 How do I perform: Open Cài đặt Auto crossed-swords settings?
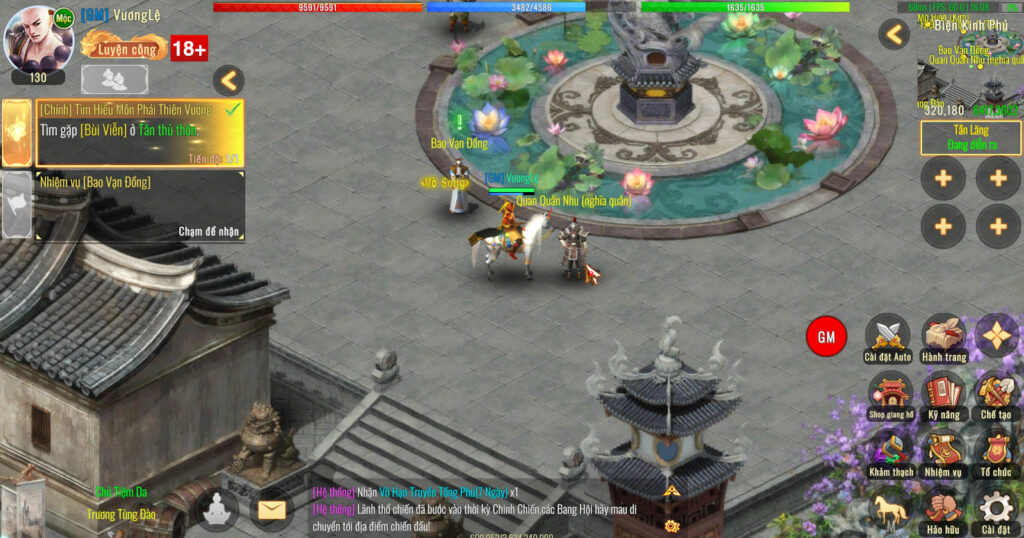tap(887, 336)
